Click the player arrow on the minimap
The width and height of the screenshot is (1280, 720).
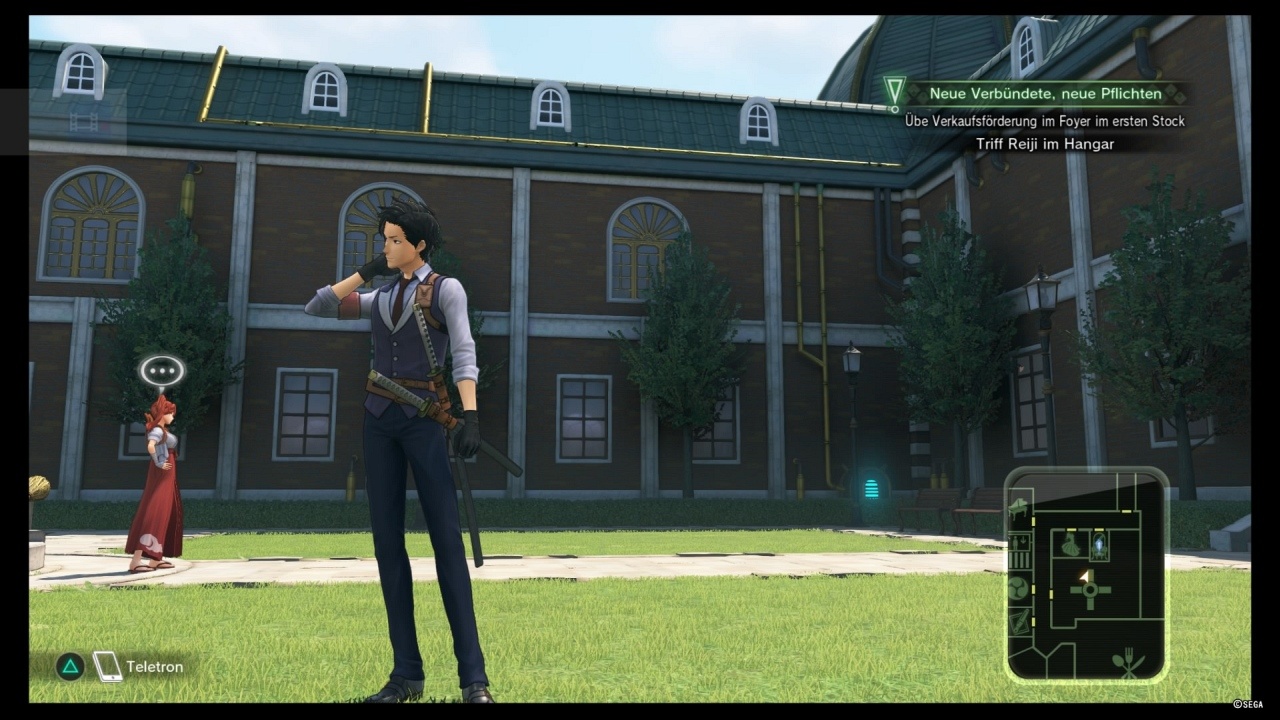(x=1083, y=577)
